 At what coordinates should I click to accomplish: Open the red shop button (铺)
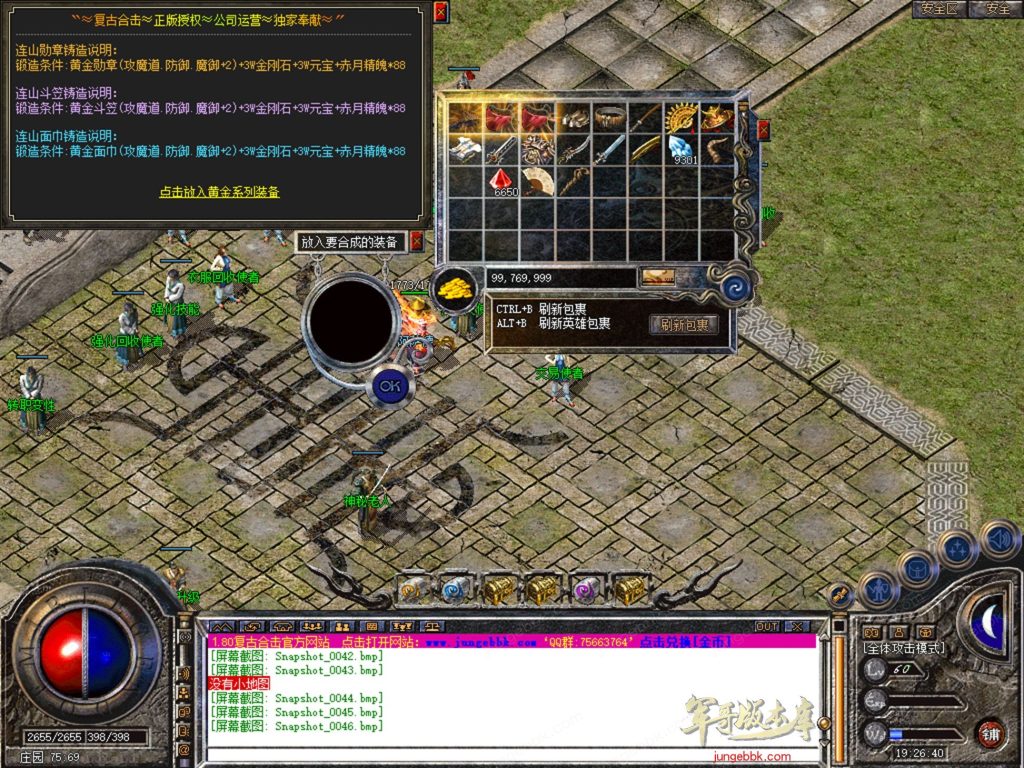[990, 733]
